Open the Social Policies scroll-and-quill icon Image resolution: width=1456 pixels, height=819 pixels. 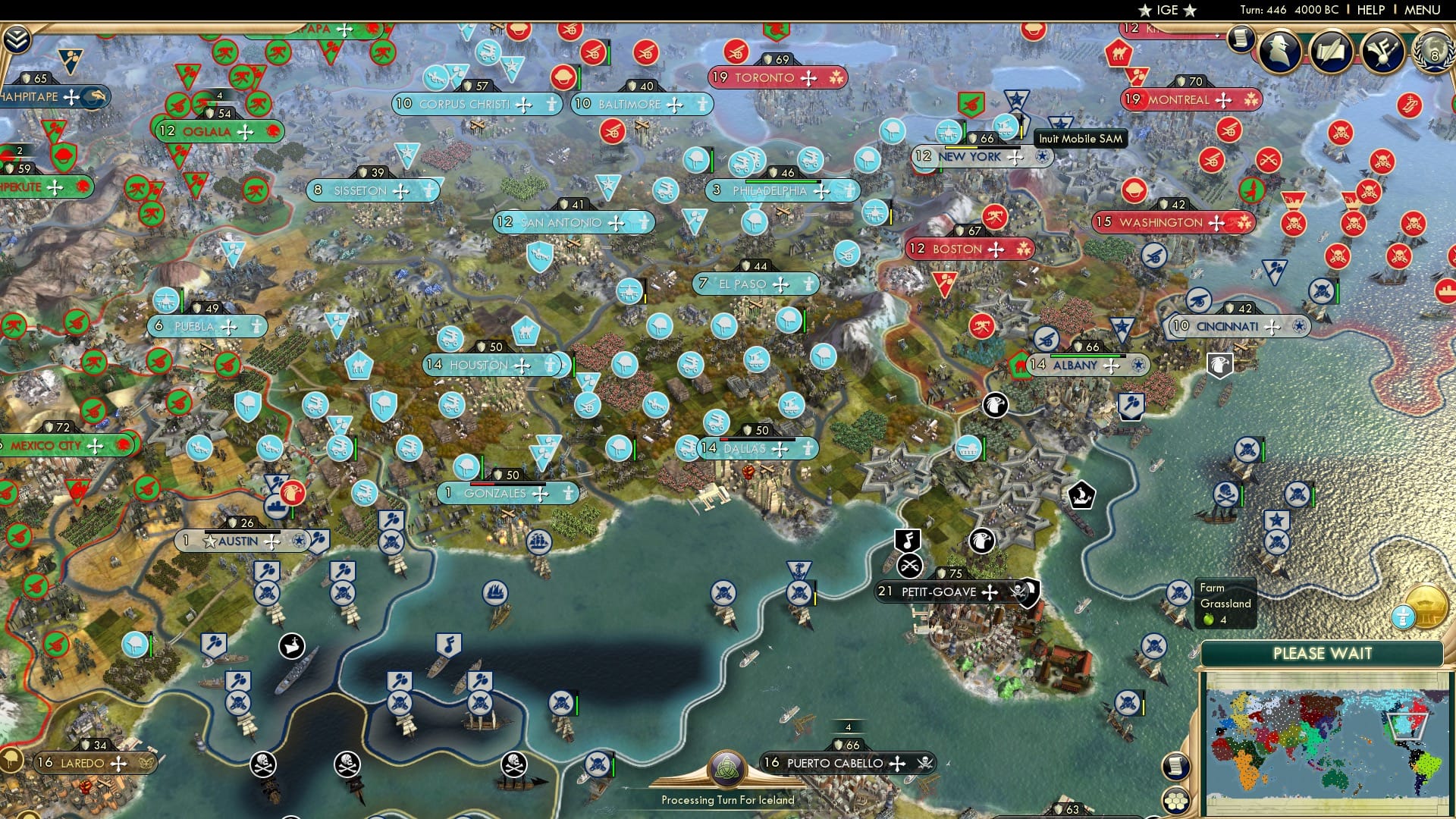pyautogui.click(x=1331, y=52)
